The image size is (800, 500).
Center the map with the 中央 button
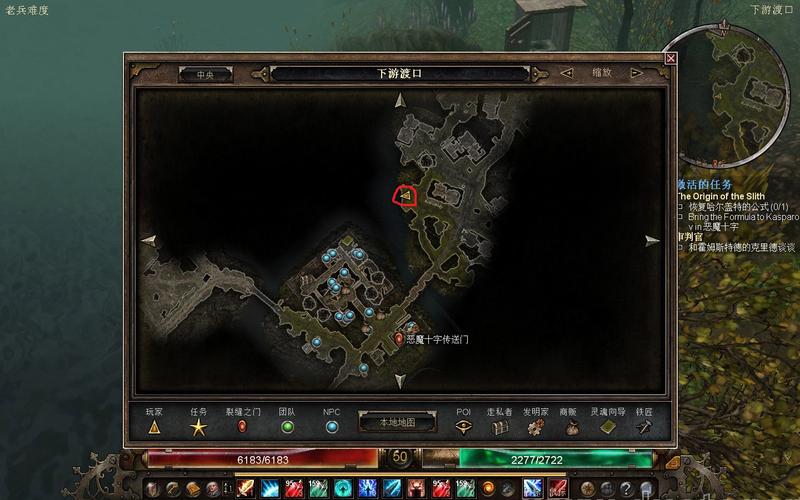pyautogui.click(x=205, y=74)
